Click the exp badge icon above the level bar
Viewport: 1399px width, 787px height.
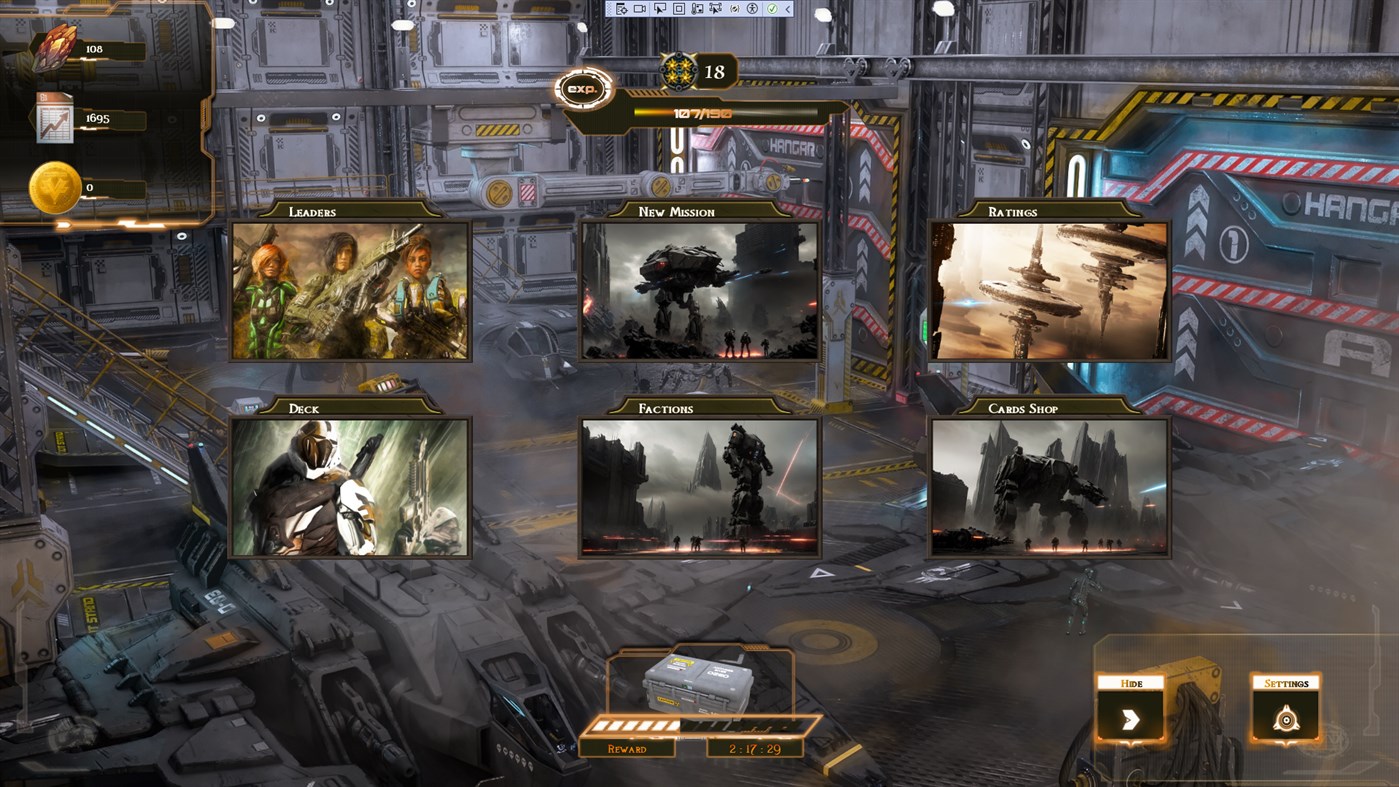[585, 88]
